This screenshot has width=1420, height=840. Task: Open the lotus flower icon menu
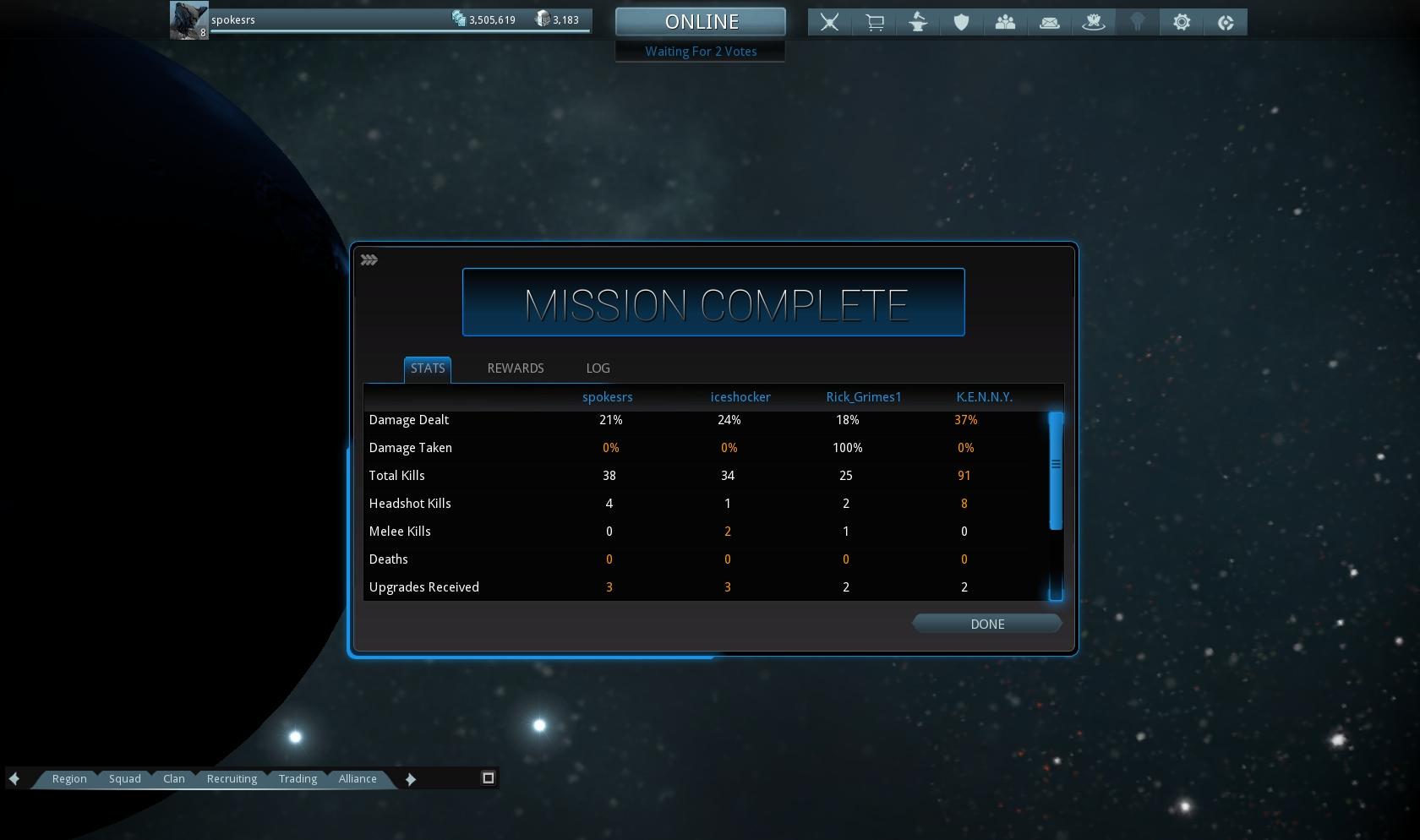coord(1094,23)
